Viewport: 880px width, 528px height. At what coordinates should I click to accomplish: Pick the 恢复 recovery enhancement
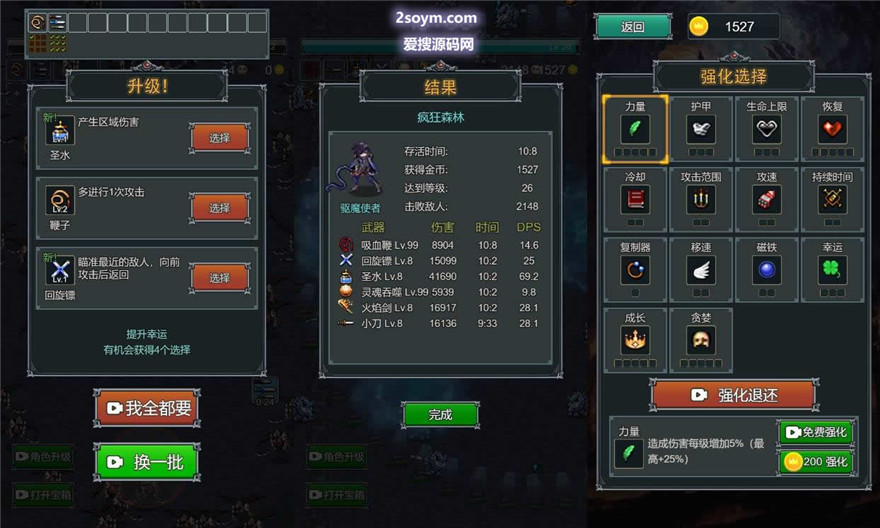pyautogui.click(x=832, y=129)
